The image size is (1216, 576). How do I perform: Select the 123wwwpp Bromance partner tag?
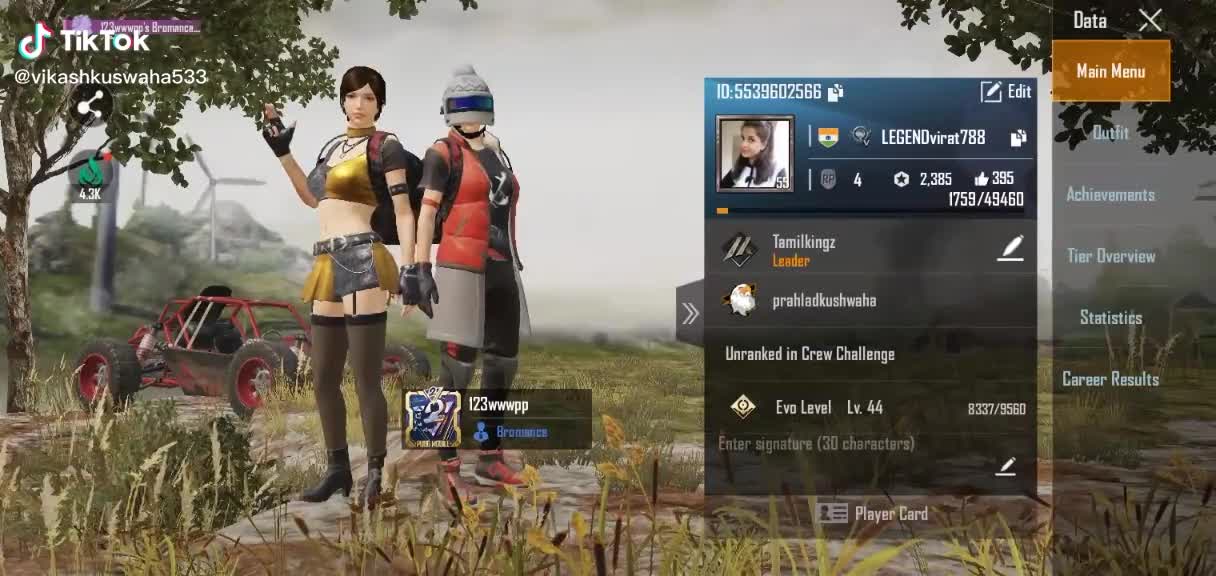click(497, 419)
